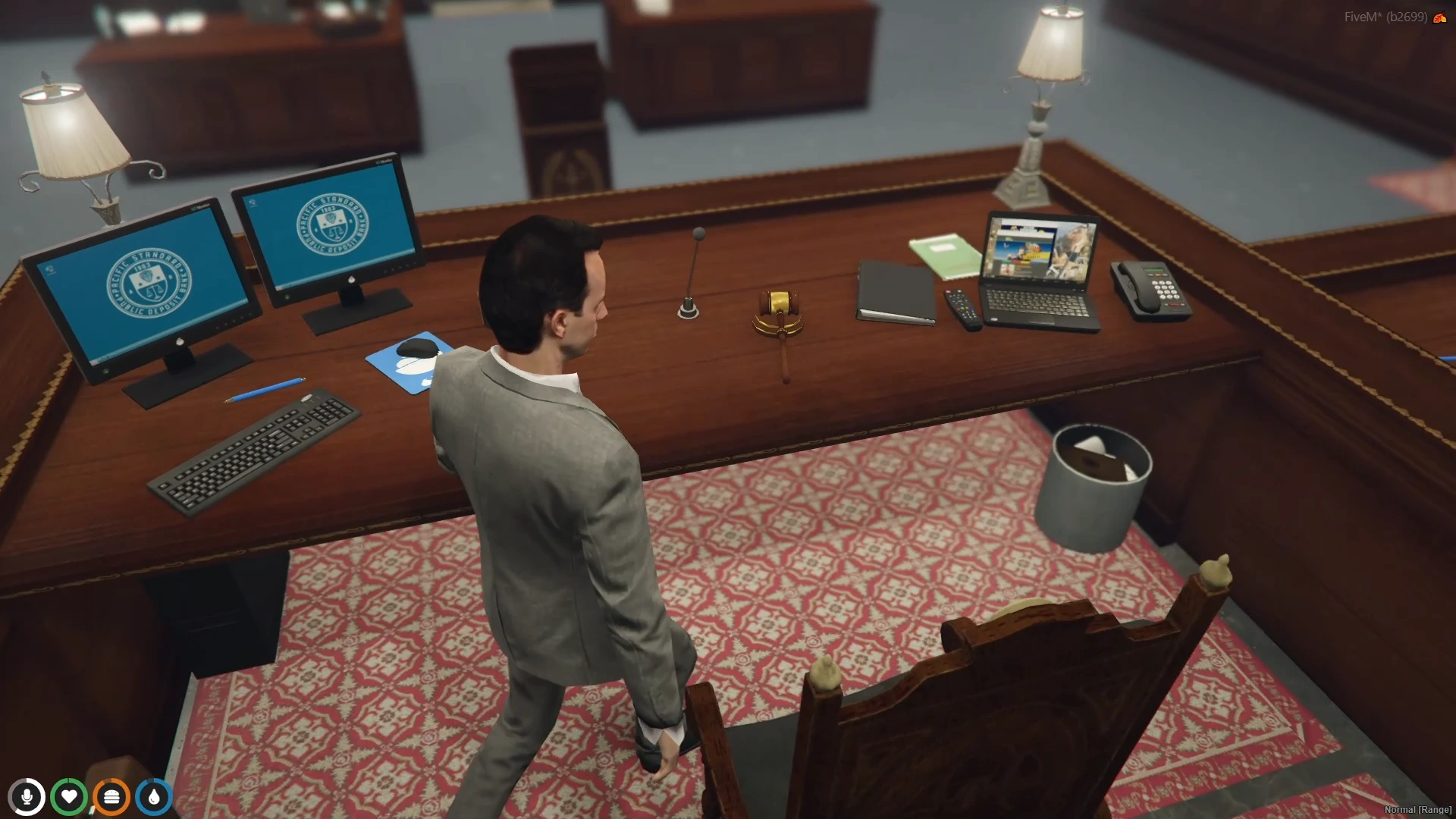Toggle the thirst indicator's blue progress ring
Viewport: 1456px width, 819px height.
(154, 795)
